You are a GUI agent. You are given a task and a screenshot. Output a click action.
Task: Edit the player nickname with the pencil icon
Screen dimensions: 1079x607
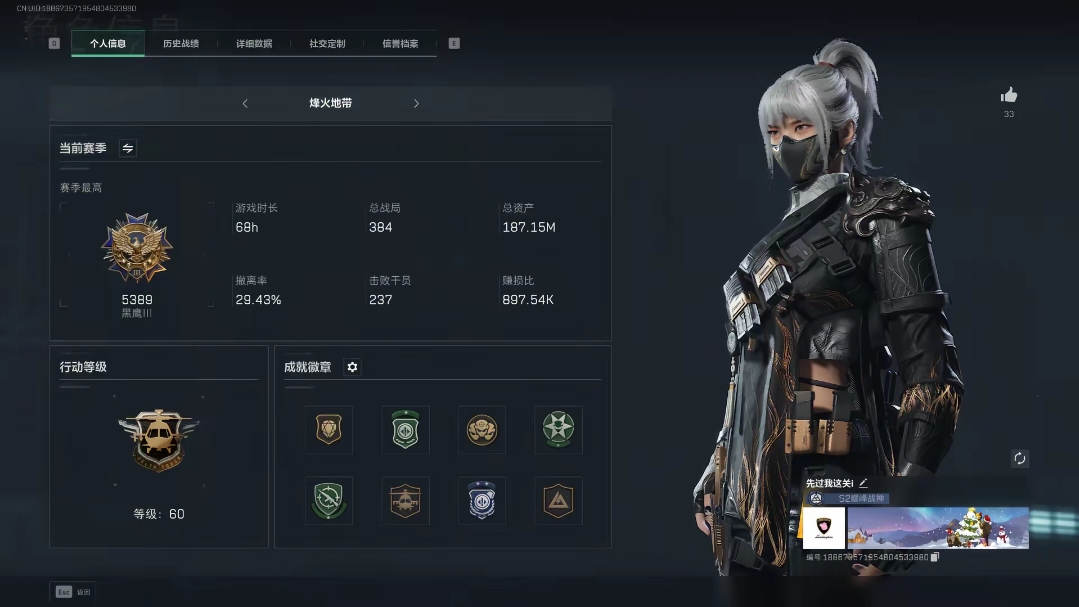[863, 483]
